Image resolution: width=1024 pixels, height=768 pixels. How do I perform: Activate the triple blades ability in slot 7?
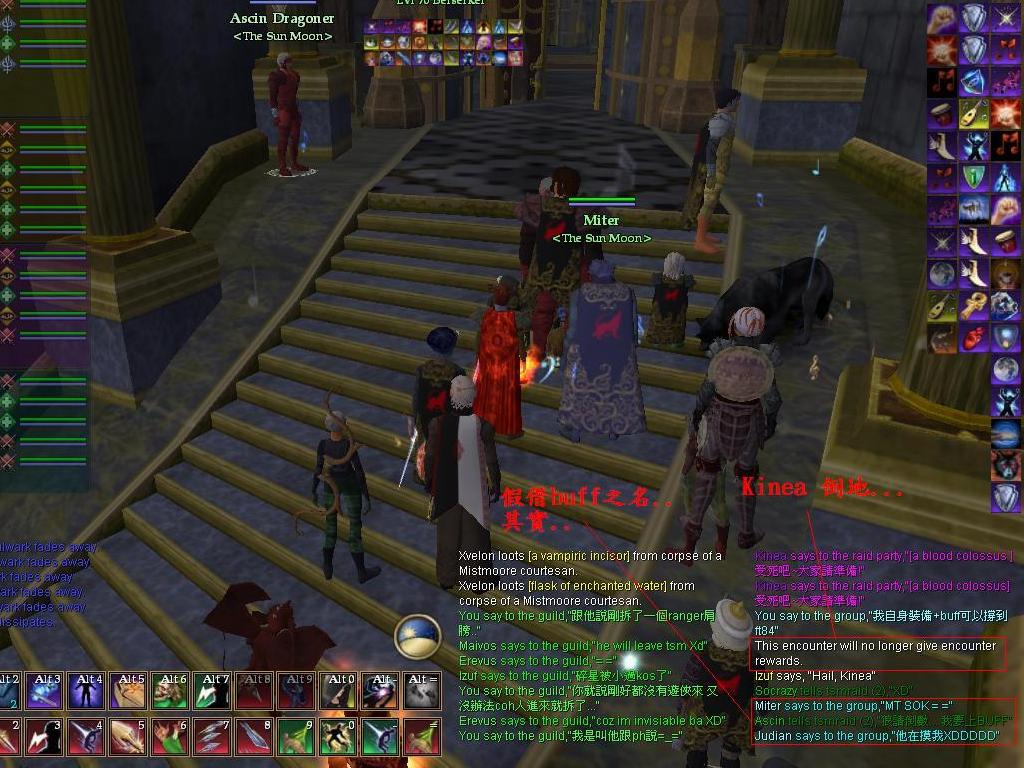tap(211, 737)
